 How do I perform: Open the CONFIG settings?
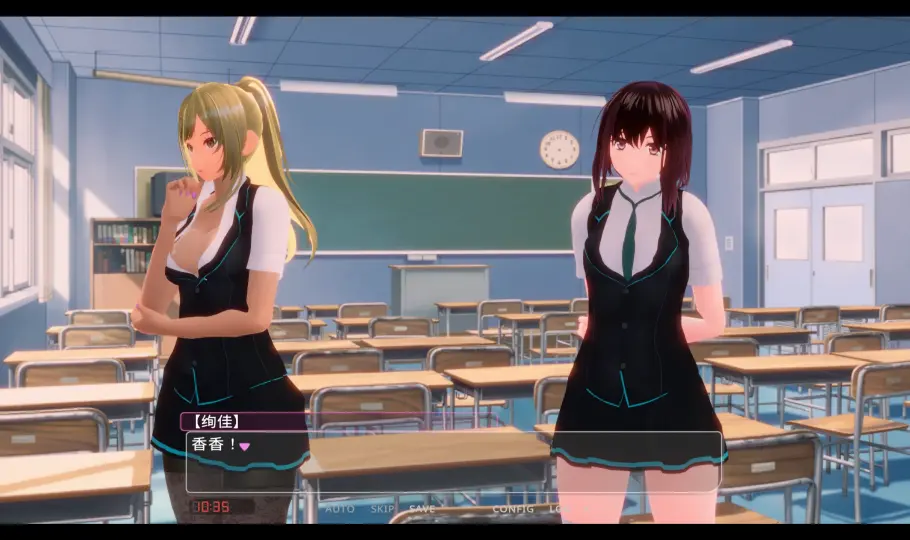(512, 509)
